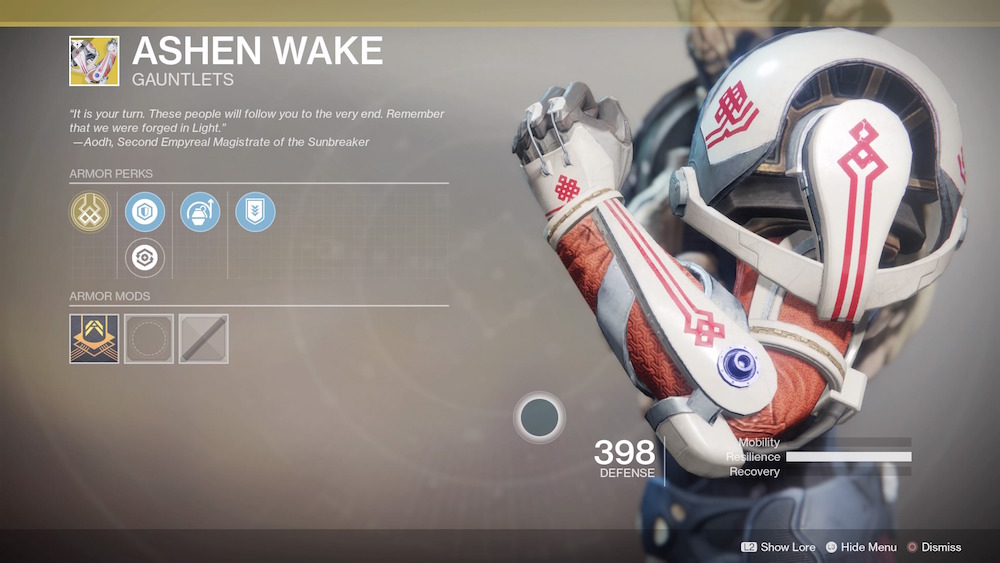The image size is (1000, 563).
Task: Select the empty dashed-circle armor mod slot
Action: (x=149, y=339)
